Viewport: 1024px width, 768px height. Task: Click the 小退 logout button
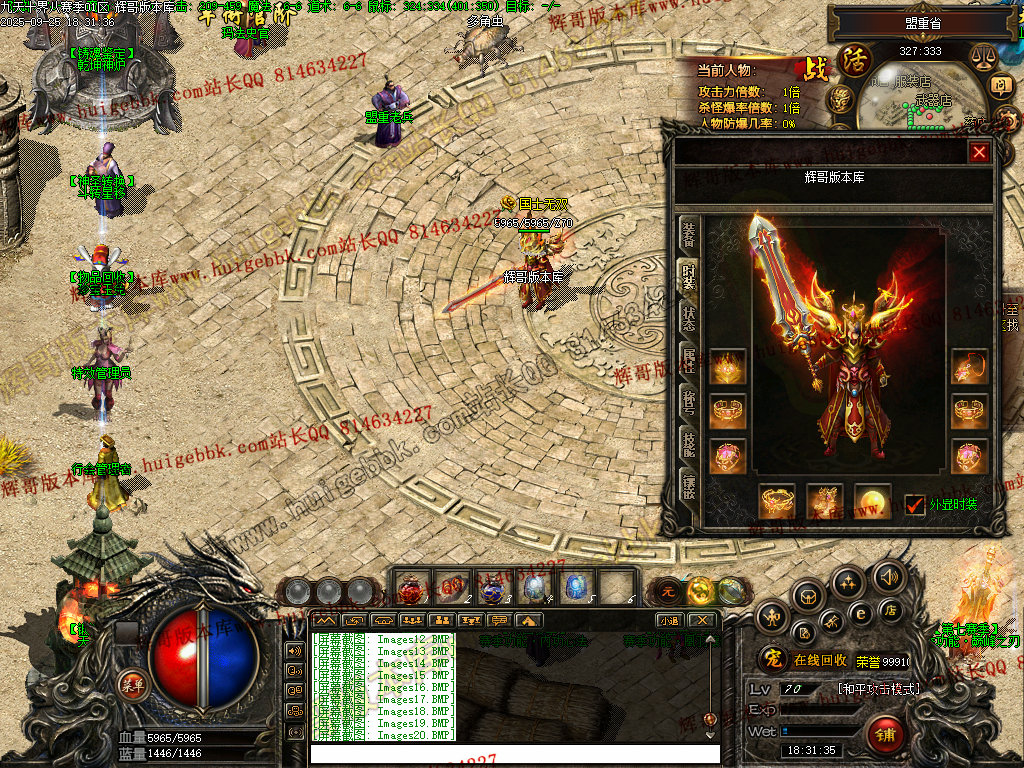coord(669,620)
